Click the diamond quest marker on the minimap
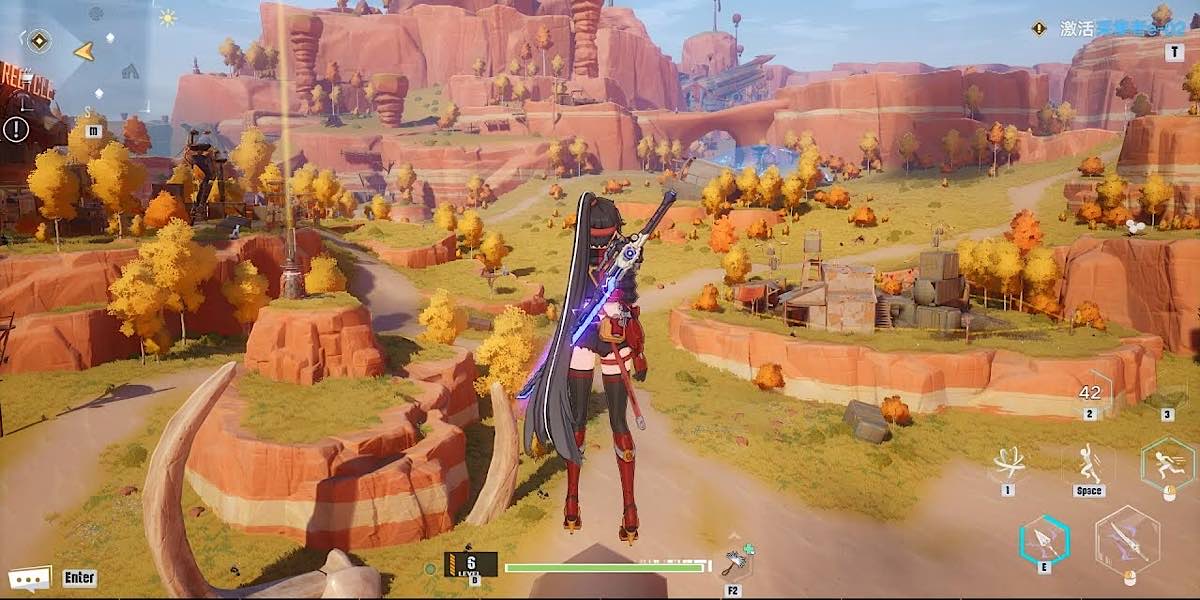 [39, 41]
